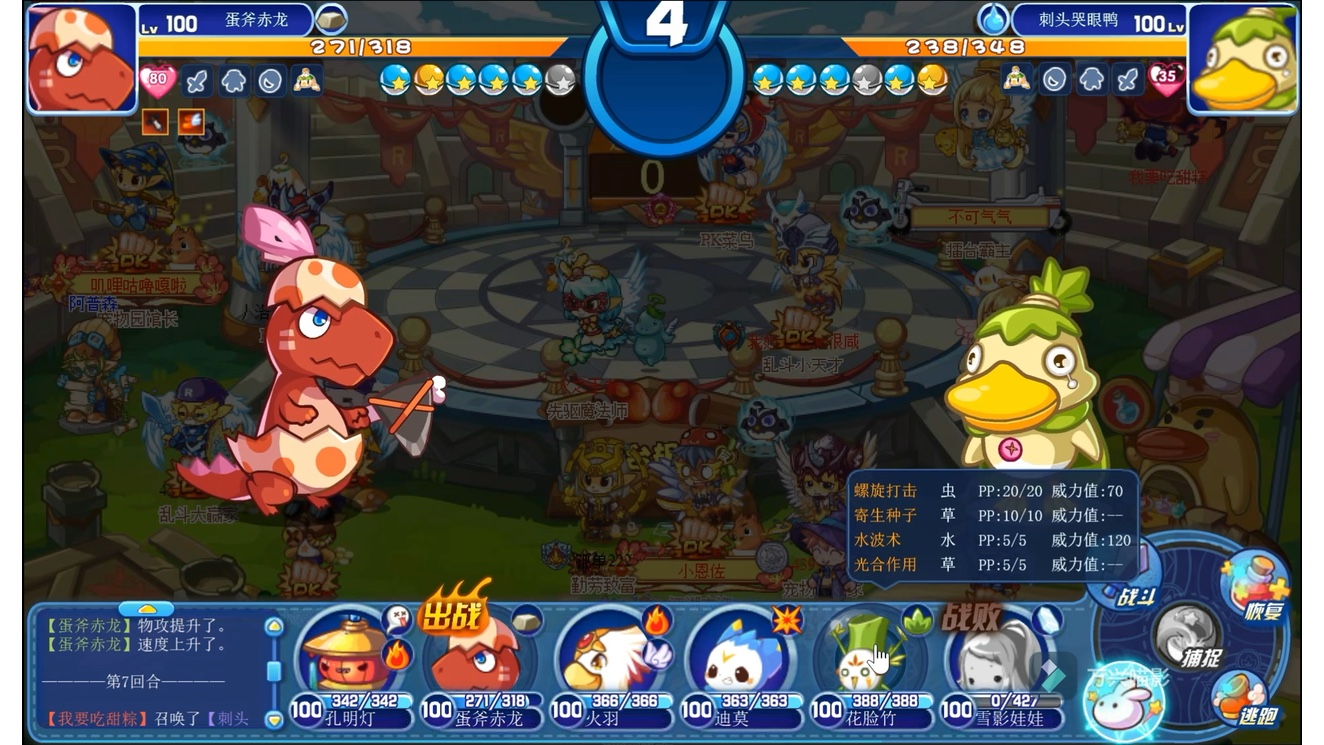Click the 蛋斧赤龙 portrait in the corner
Viewport: 1324px width, 745px height.
(80, 58)
